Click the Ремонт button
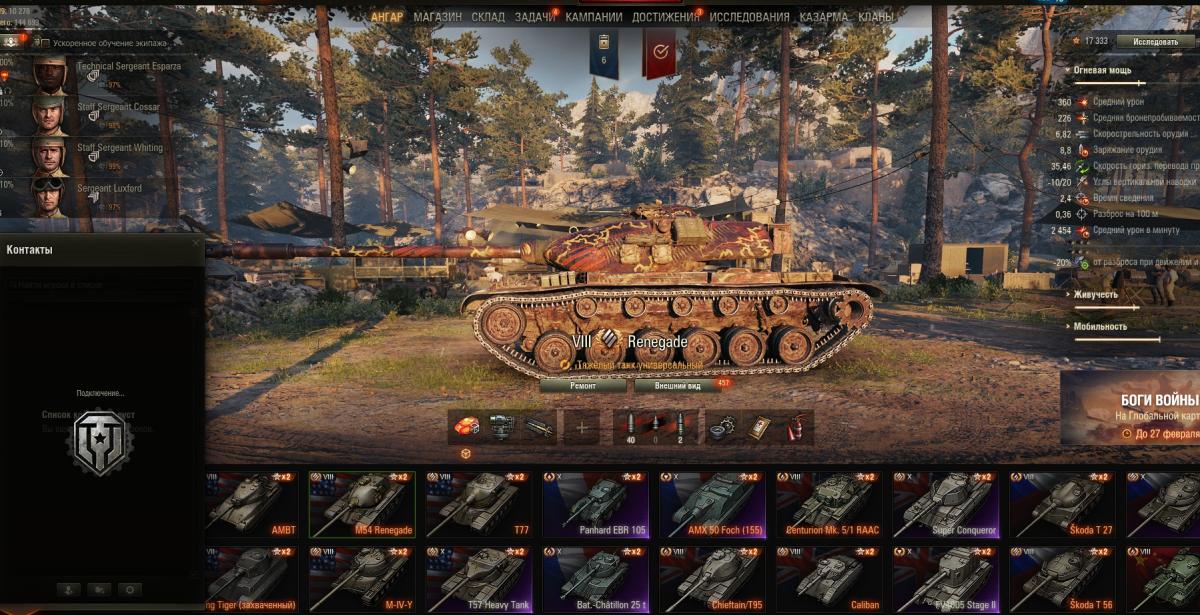Image resolution: width=1200 pixels, height=615 pixels. click(583, 384)
